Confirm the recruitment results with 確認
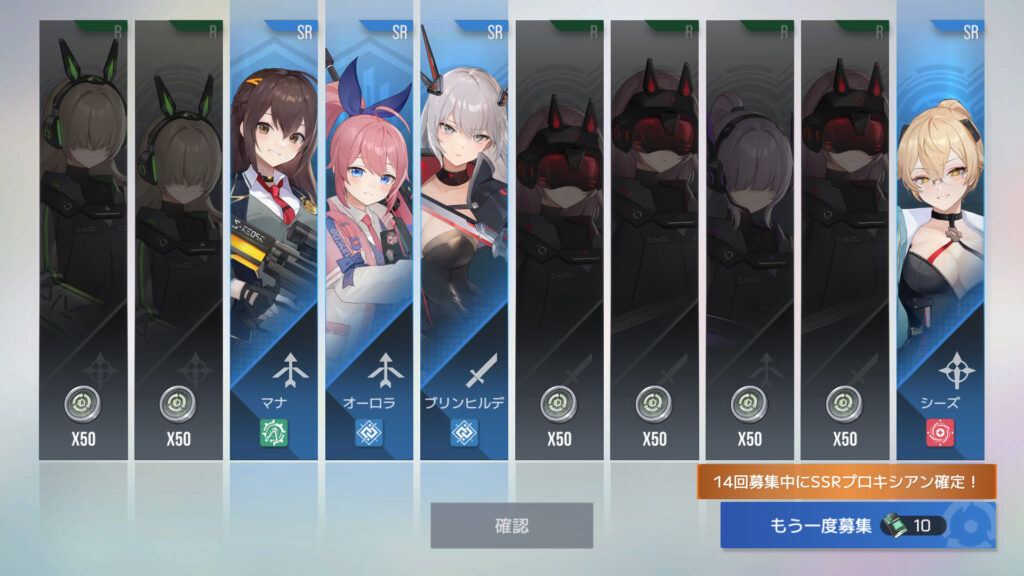This screenshot has height=576, width=1024. click(x=511, y=525)
